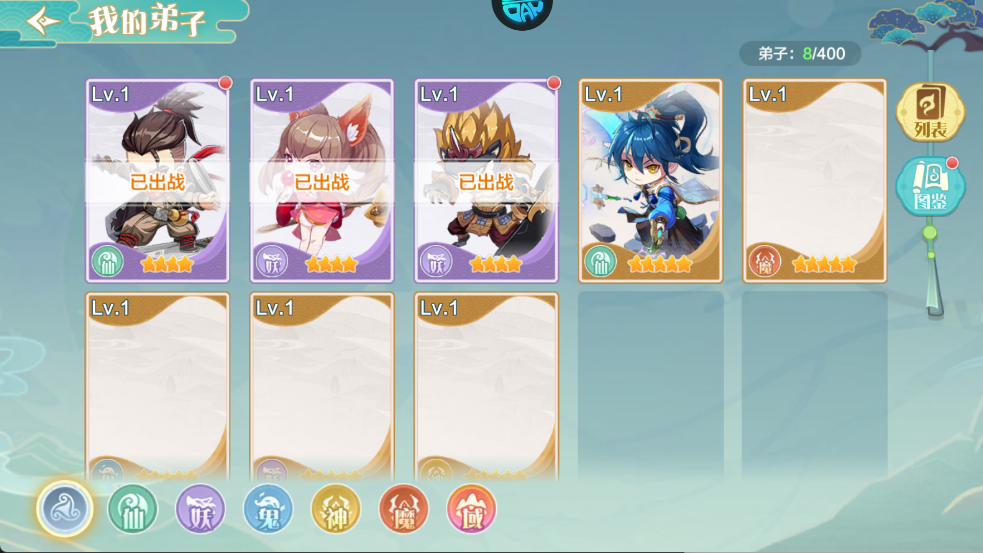Filter disciples by 妖 faction
983x553 pixels.
click(200, 509)
